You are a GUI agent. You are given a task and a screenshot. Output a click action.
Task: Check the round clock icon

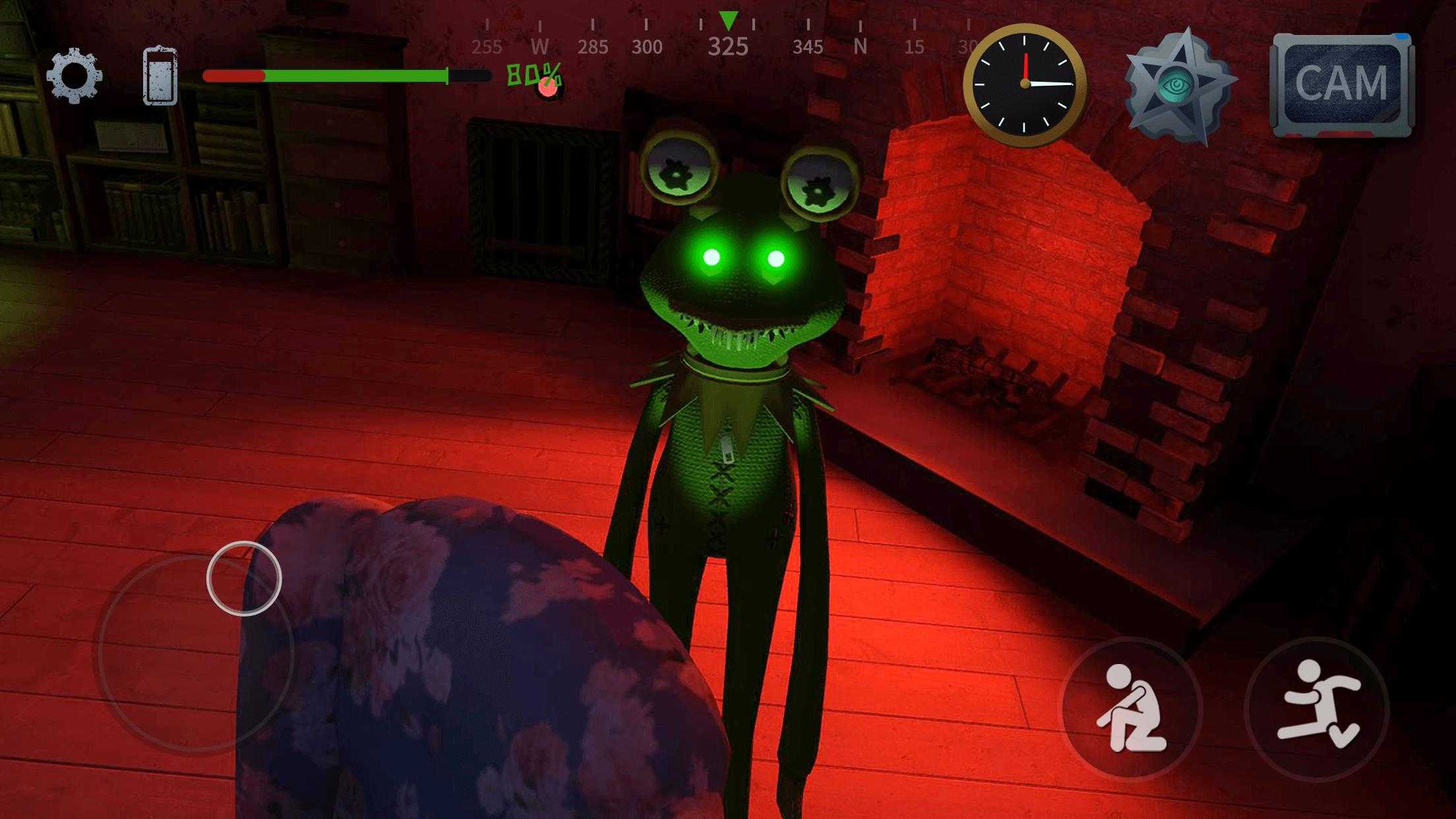pyautogui.click(x=1025, y=84)
